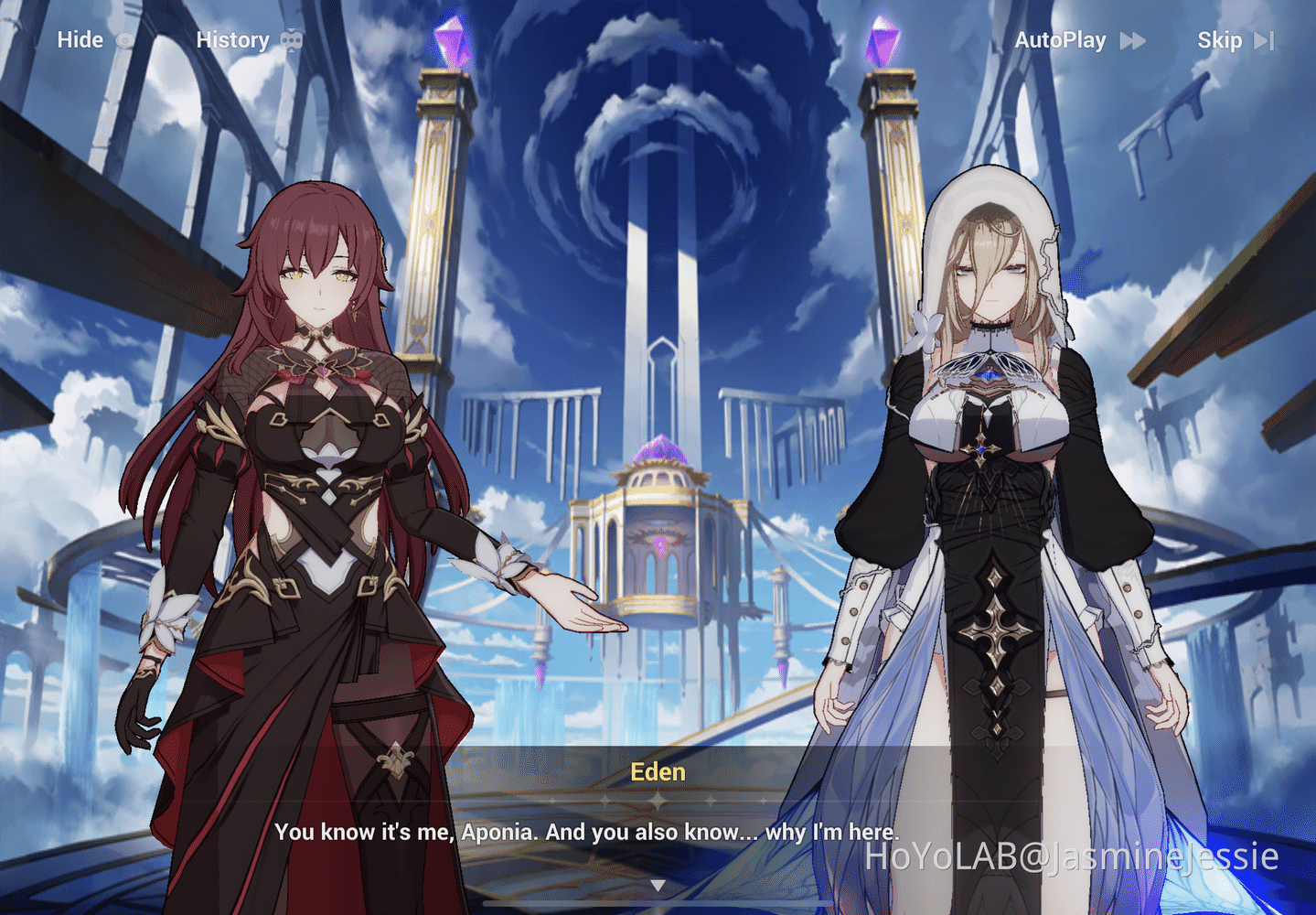Click the thin progress bar below the advance arrow
Image resolution: width=1316 pixels, height=915 pixels.
658,902
